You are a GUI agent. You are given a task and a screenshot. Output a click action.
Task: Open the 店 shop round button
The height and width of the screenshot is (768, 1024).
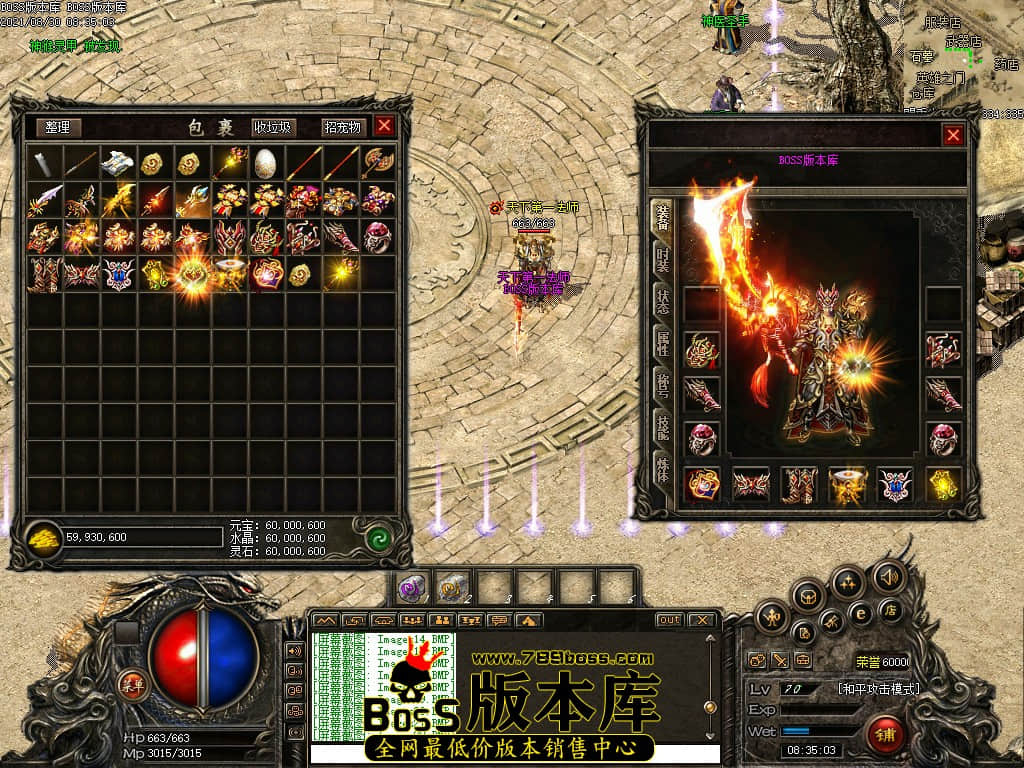point(889,610)
